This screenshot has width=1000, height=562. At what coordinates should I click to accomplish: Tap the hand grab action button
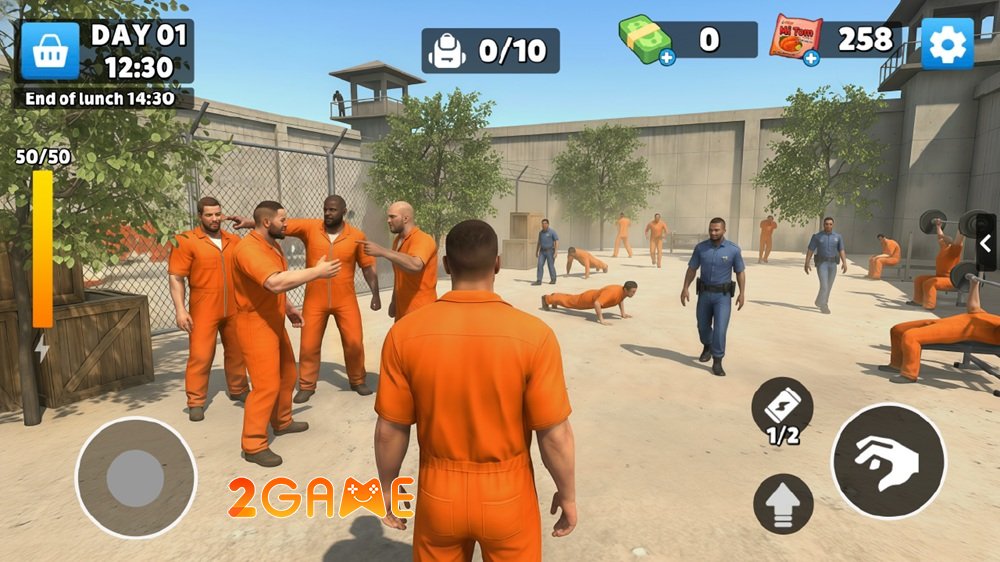coord(888,461)
